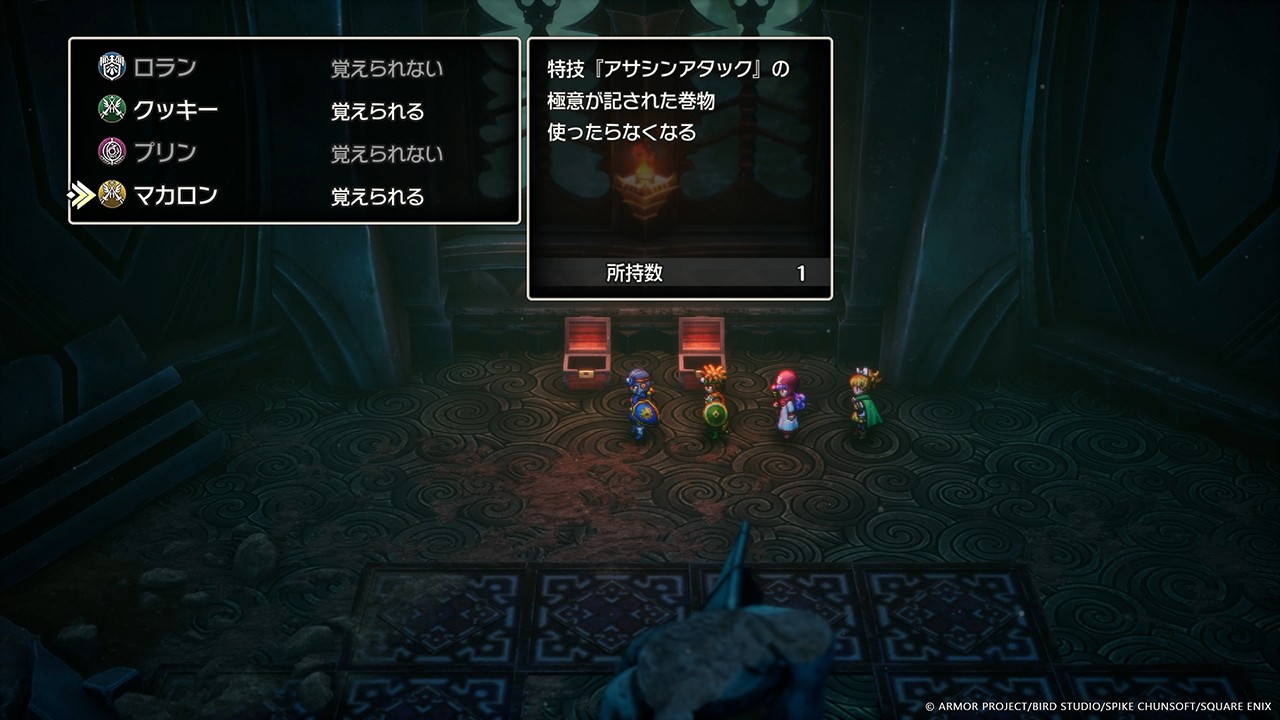Select プリン in the party list
Image resolution: width=1280 pixels, height=720 pixels.
click(165, 153)
